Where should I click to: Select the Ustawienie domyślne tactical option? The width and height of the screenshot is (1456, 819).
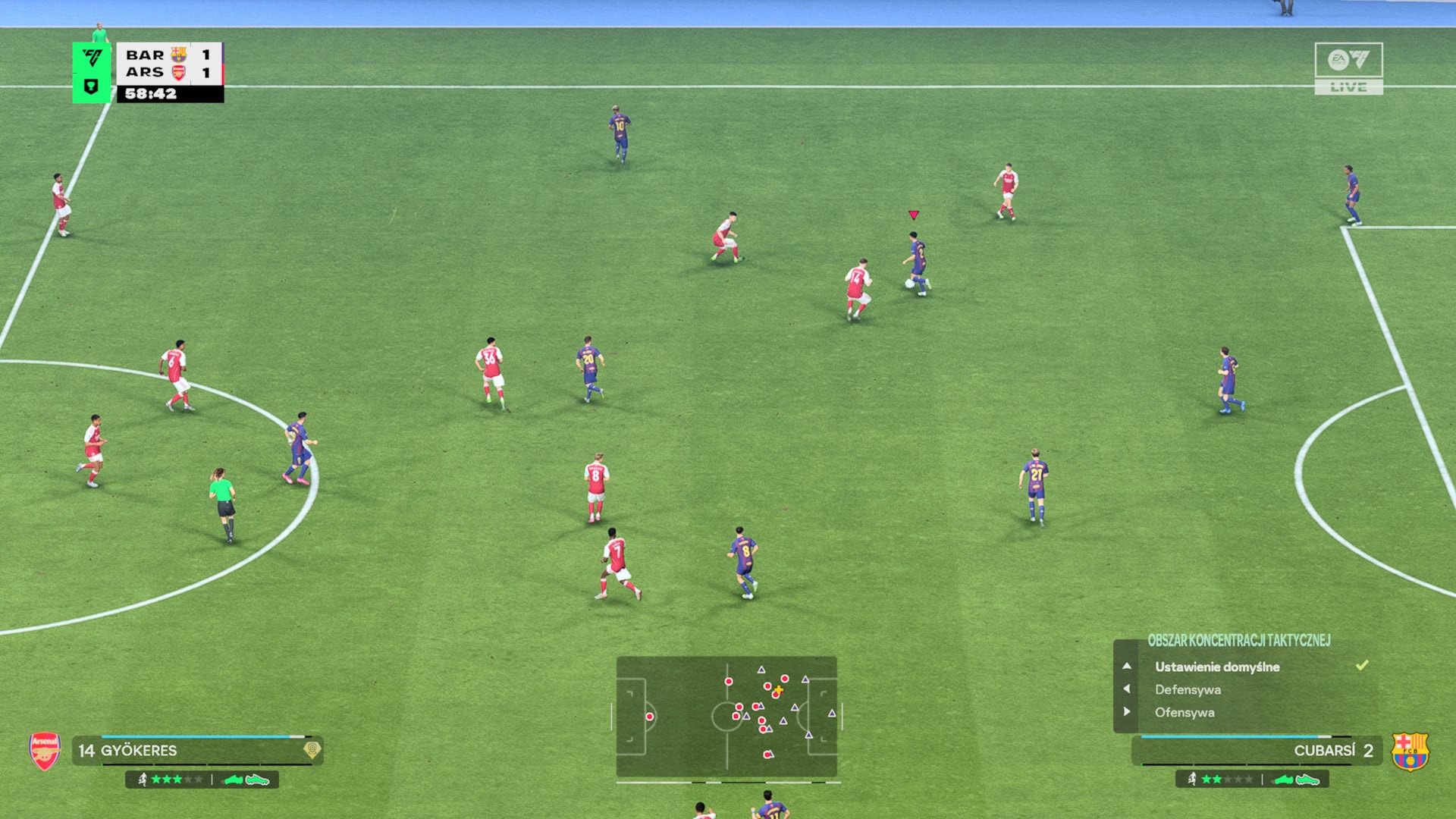click(1216, 667)
